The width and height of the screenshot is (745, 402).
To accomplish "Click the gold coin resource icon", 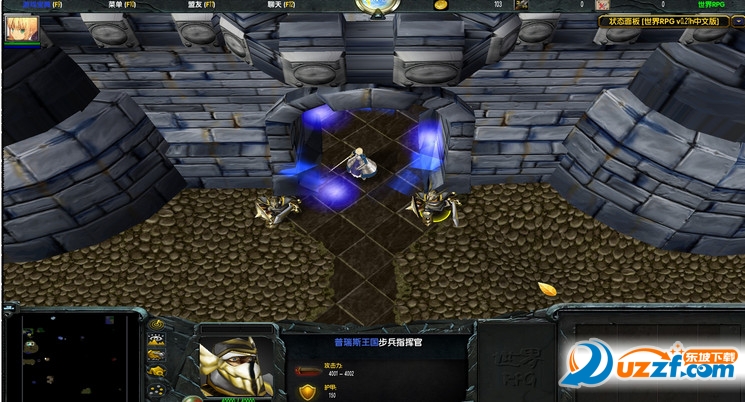I will click(x=440, y=5).
